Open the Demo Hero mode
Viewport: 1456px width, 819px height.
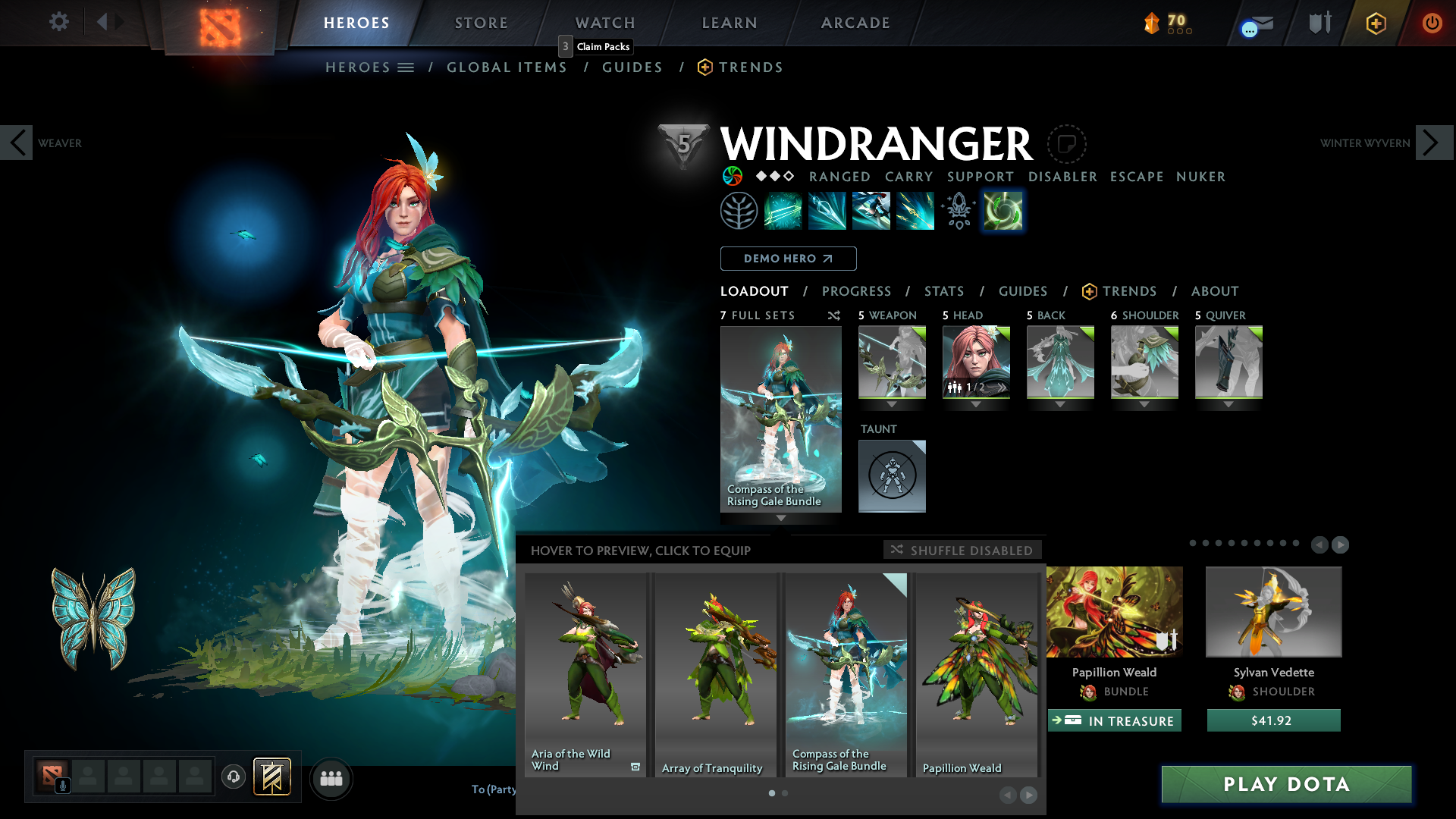pos(788,259)
